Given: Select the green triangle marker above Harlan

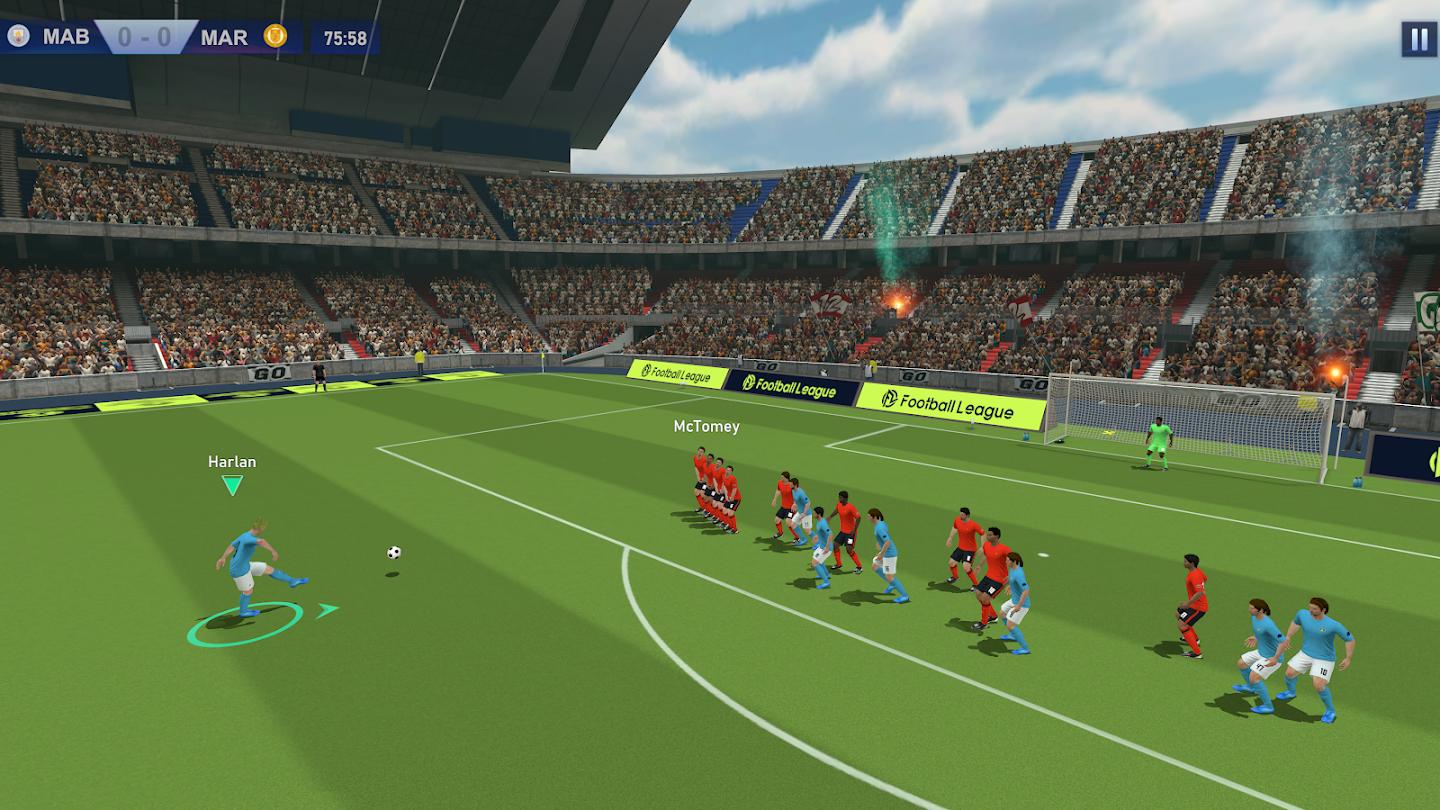Looking at the screenshot, I should click(x=232, y=484).
